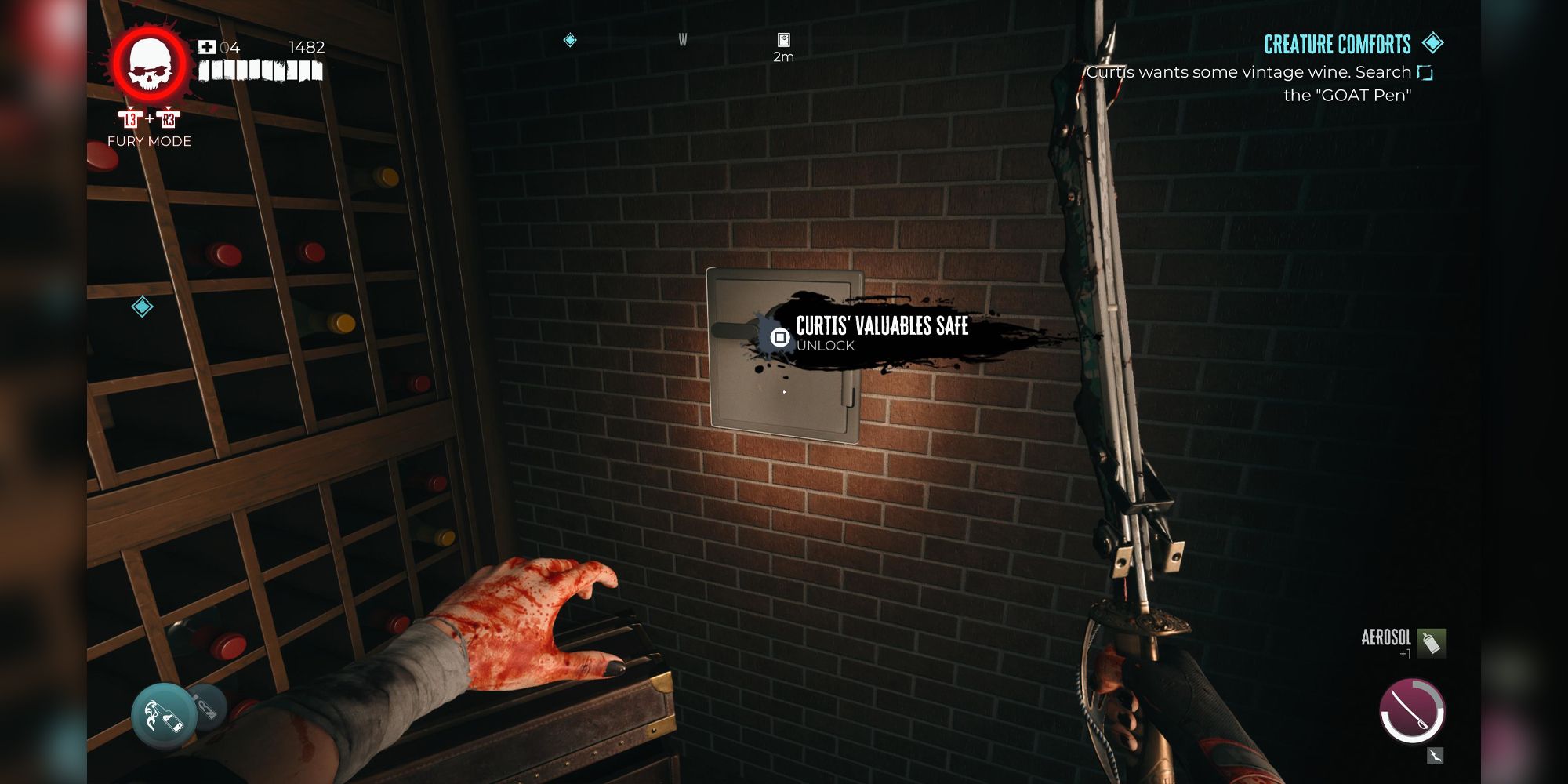
Task: Click the 1482 currency counter
Action: click(306, 48)
